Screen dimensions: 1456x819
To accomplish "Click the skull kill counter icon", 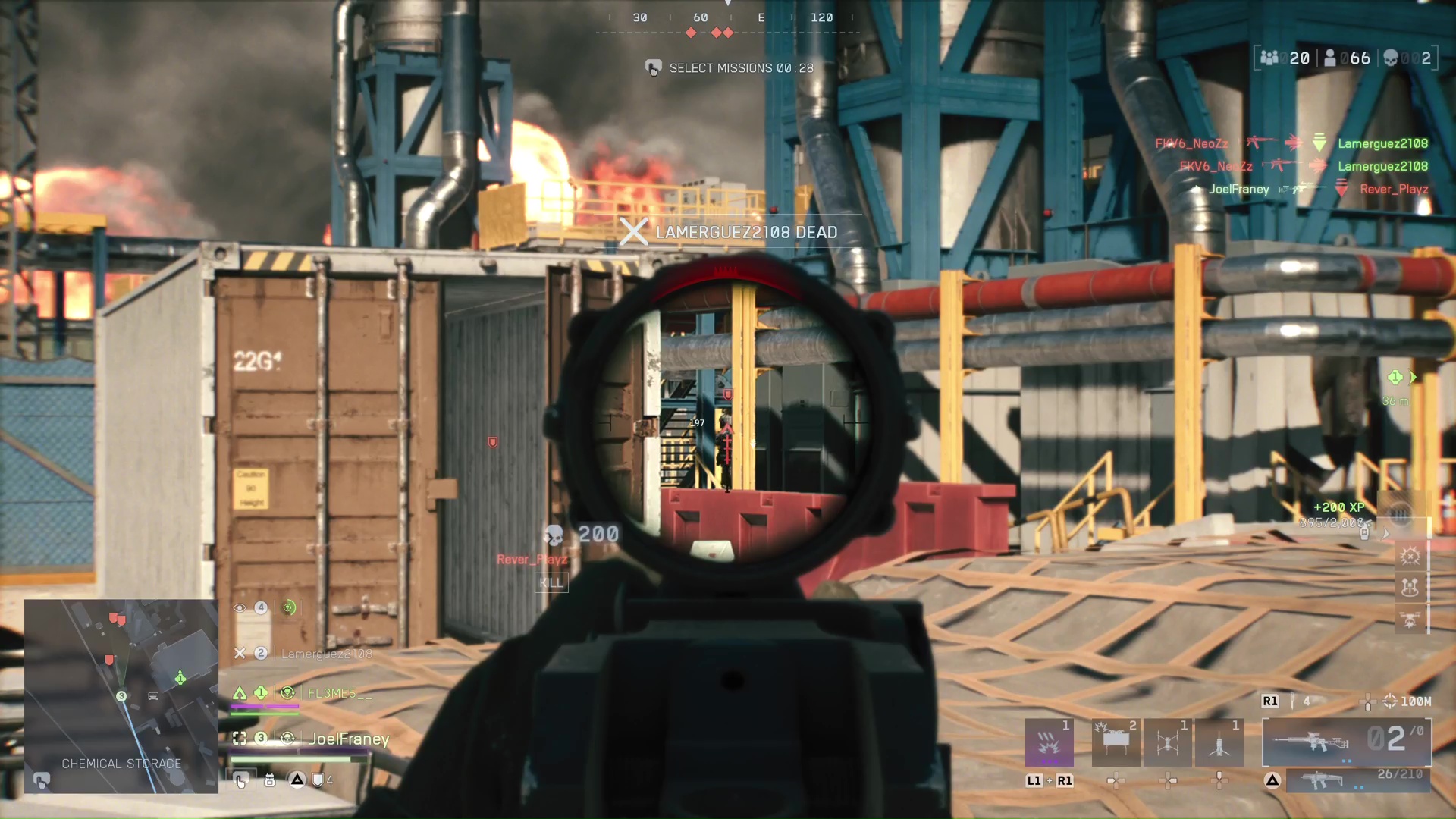I will 1389,58.
